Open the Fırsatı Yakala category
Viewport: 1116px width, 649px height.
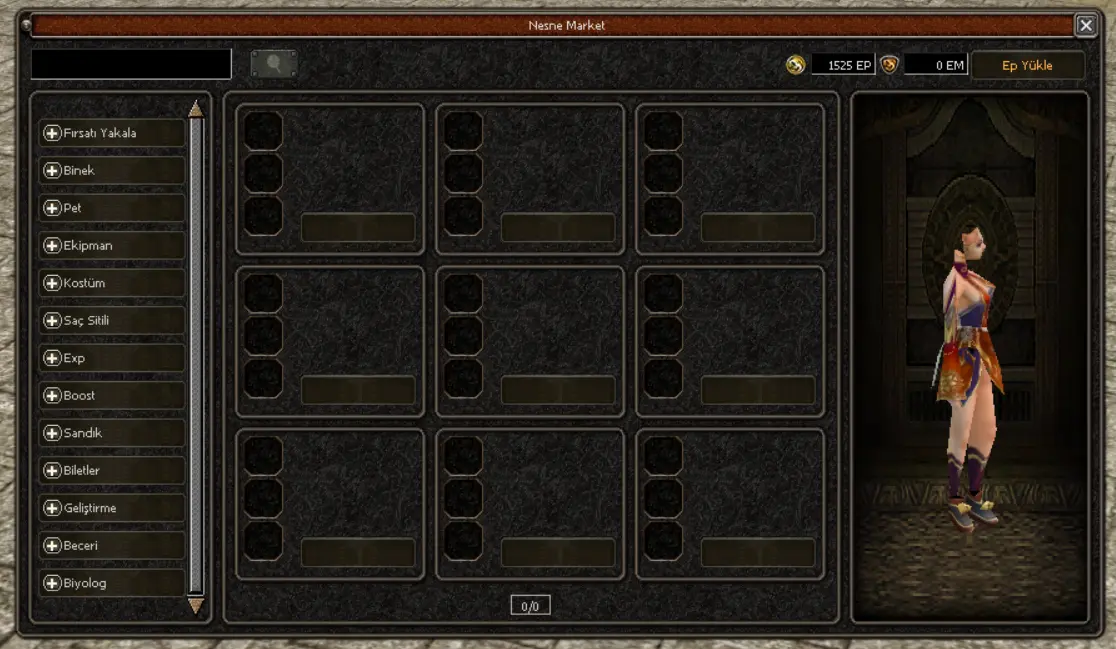click(111, 133)
